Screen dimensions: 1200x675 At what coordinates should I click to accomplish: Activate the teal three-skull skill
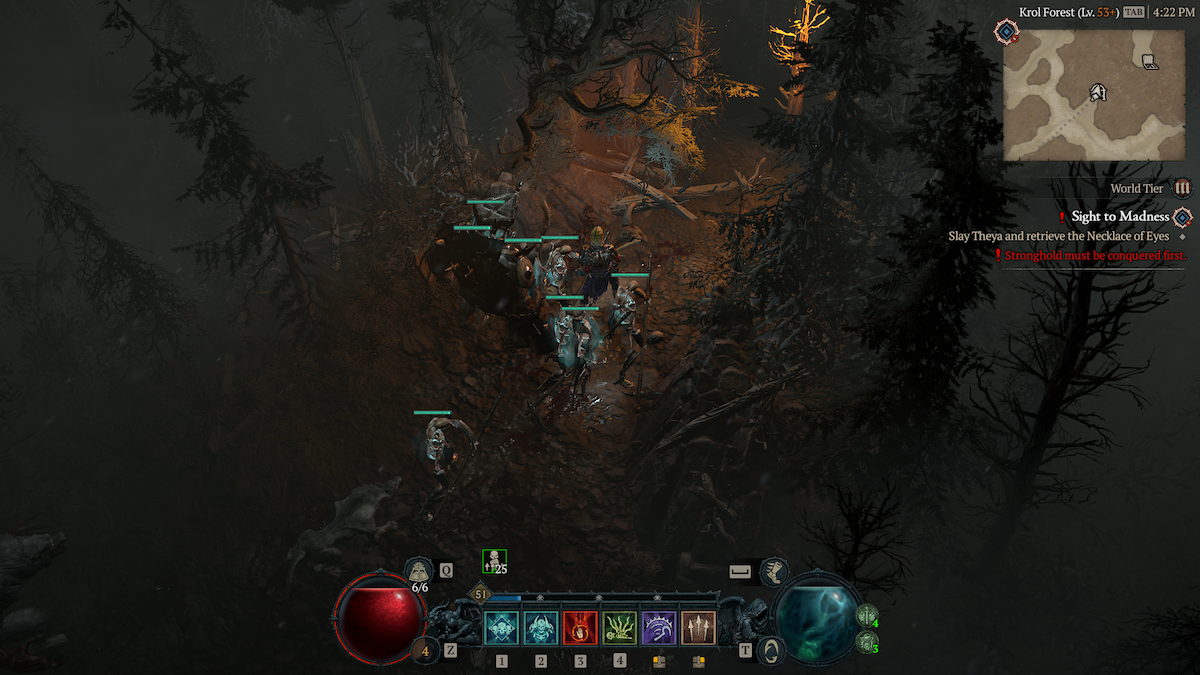click(501, 628)
